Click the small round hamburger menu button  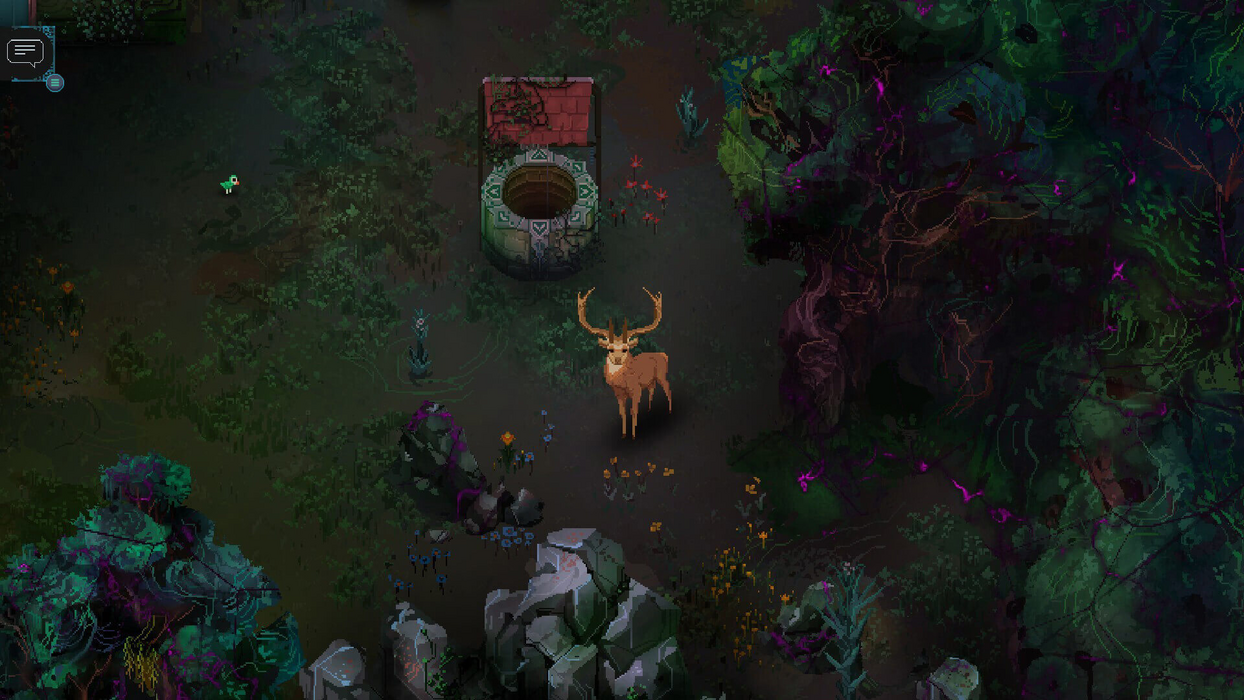(x=55, y=83)
